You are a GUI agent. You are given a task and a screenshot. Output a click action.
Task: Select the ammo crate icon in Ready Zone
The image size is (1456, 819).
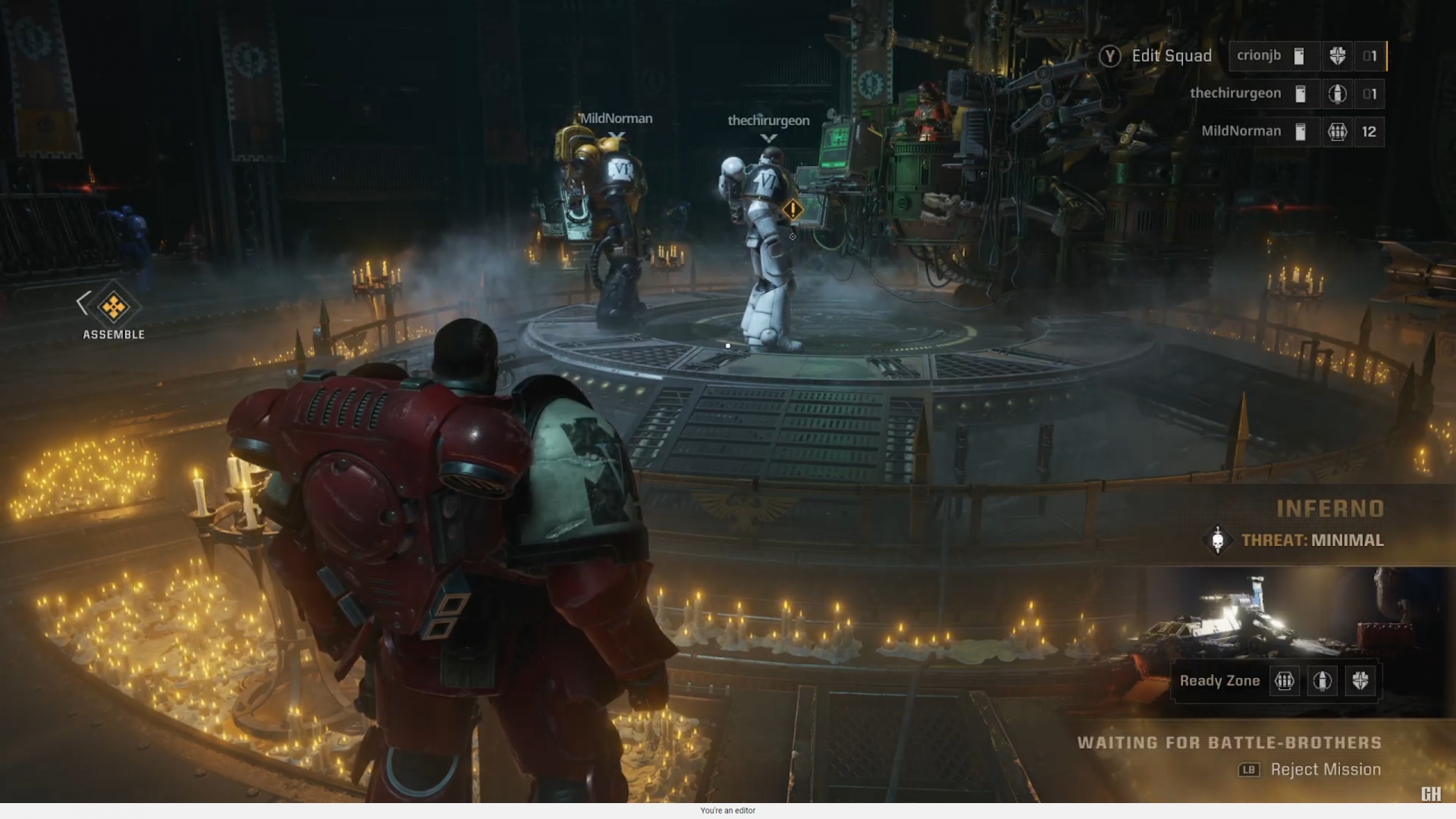click(1285, 681)
